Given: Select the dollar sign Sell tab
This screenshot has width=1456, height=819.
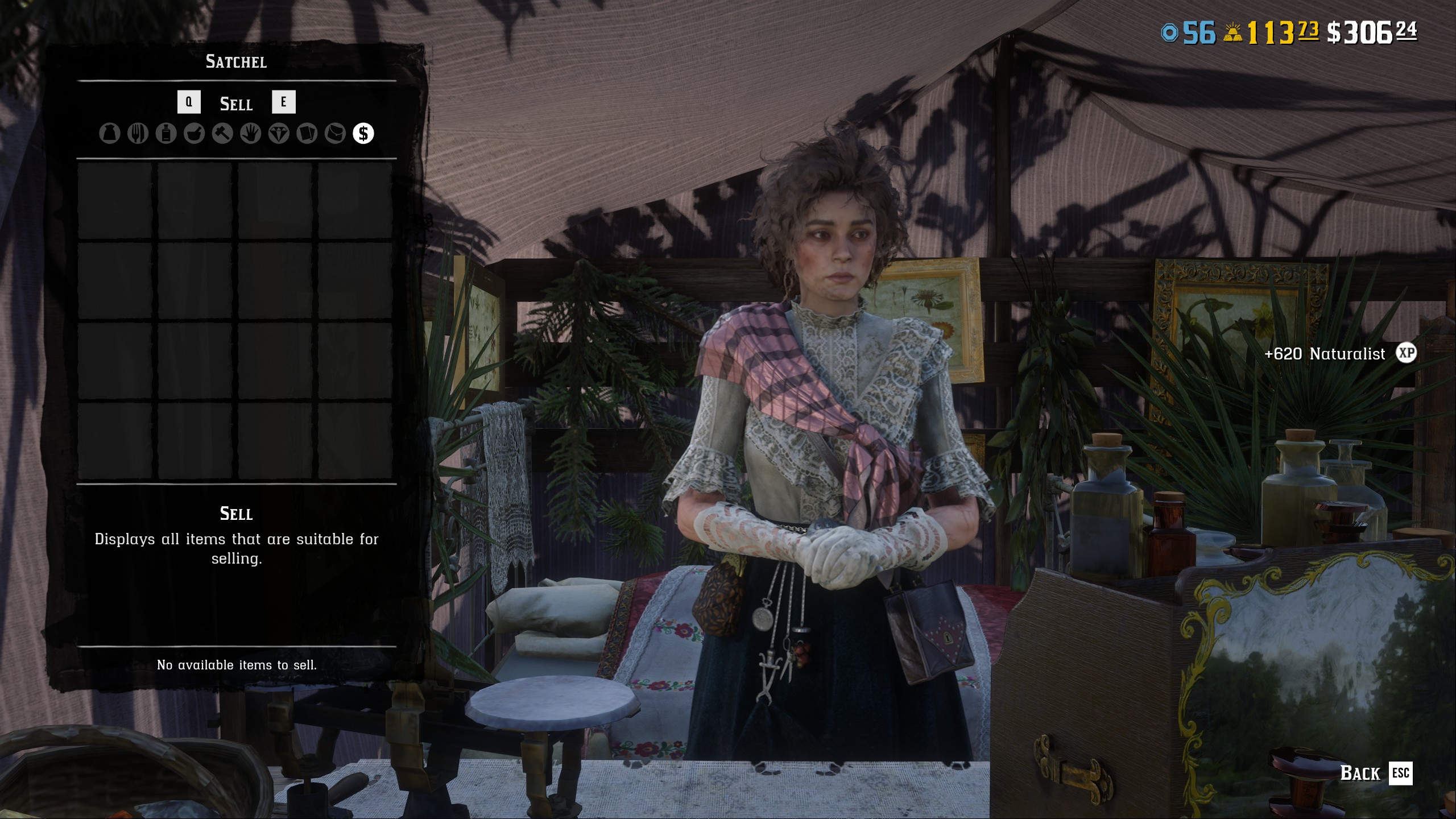Looking at the screenshot, I should 363,134.
